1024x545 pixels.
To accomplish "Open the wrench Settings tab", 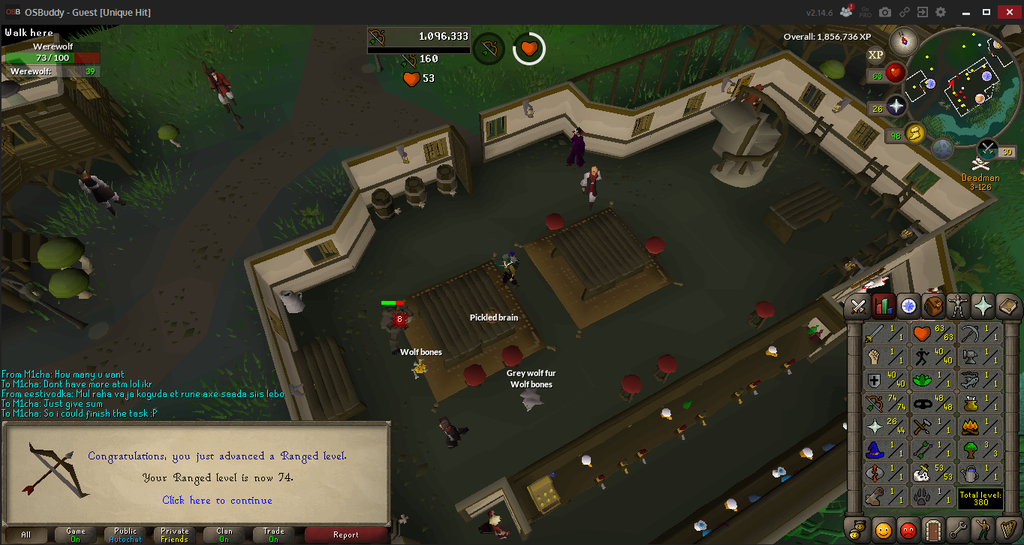I will coord(958,529).
